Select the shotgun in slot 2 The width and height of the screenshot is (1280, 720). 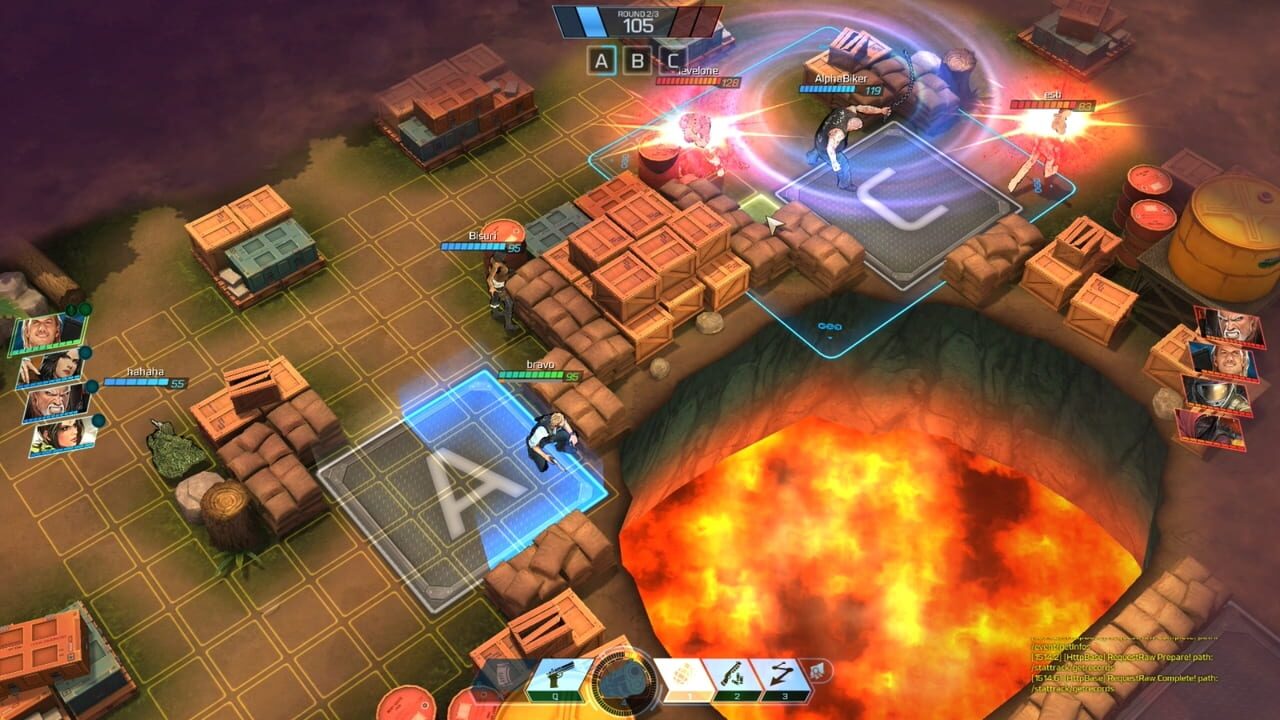click(x=734, y=678)
